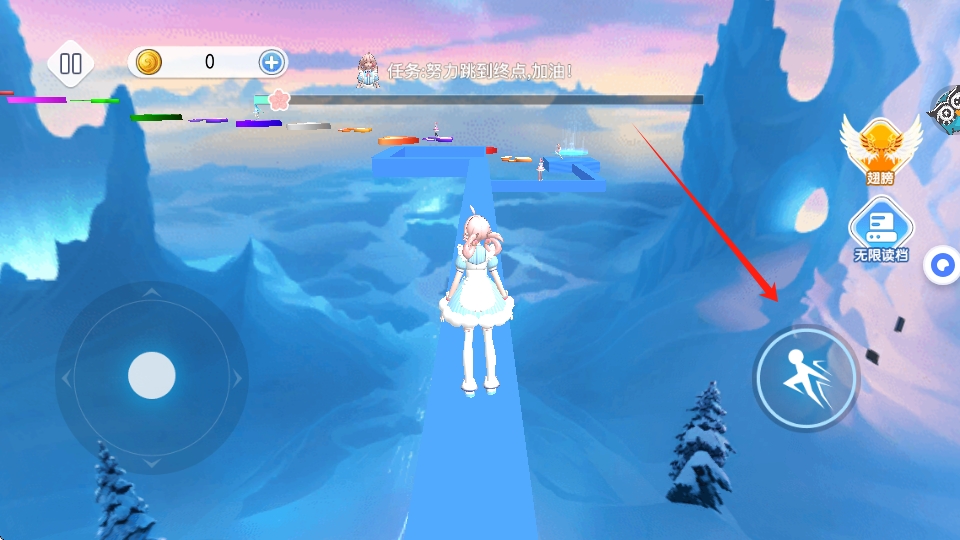Add more gold coins with the plus button
The width and height of the screenshot is (960, 540).
272,62
